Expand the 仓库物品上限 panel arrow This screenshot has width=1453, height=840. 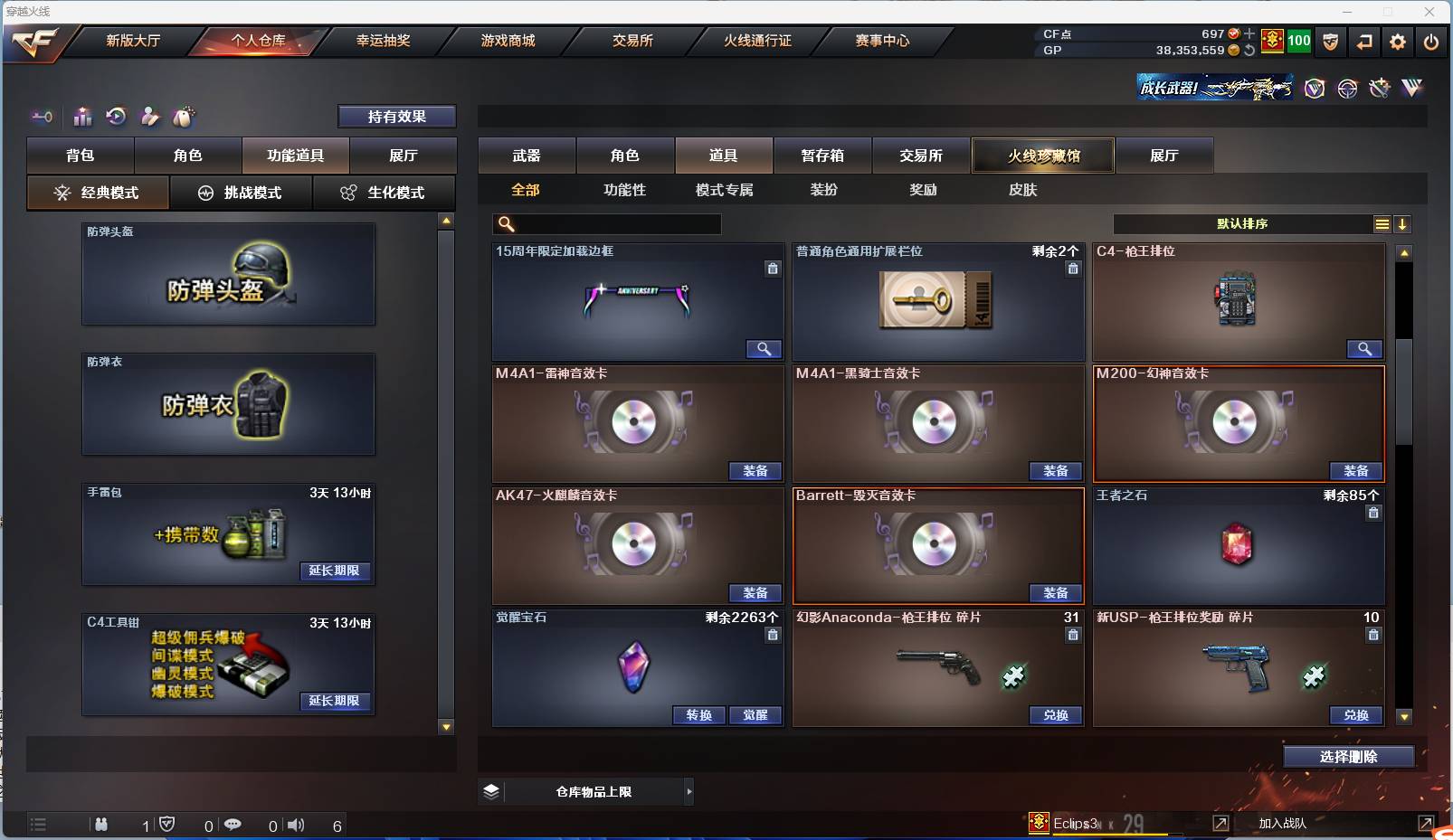pos(689,790)
